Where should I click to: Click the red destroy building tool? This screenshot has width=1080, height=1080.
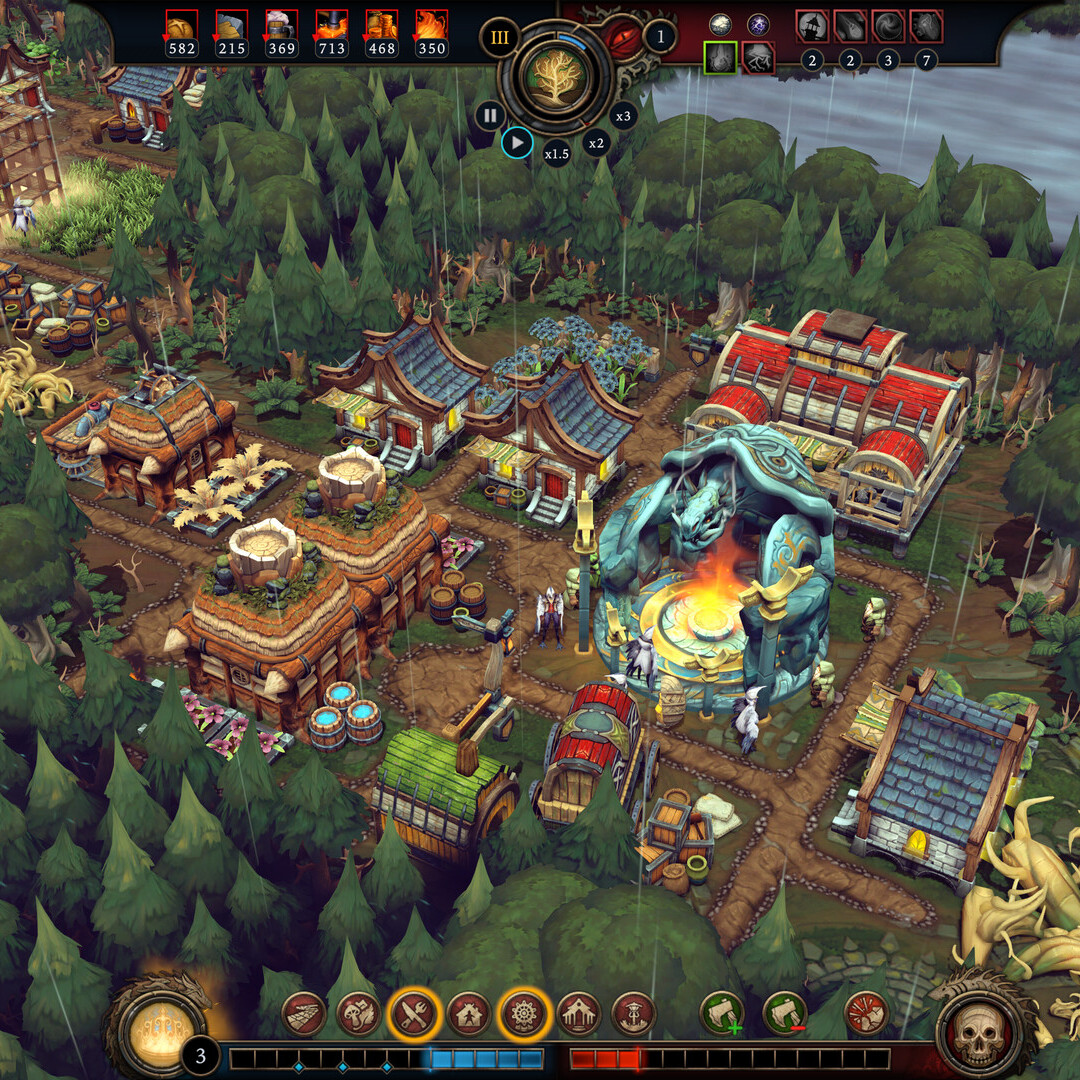click(x=866, y=1014)
